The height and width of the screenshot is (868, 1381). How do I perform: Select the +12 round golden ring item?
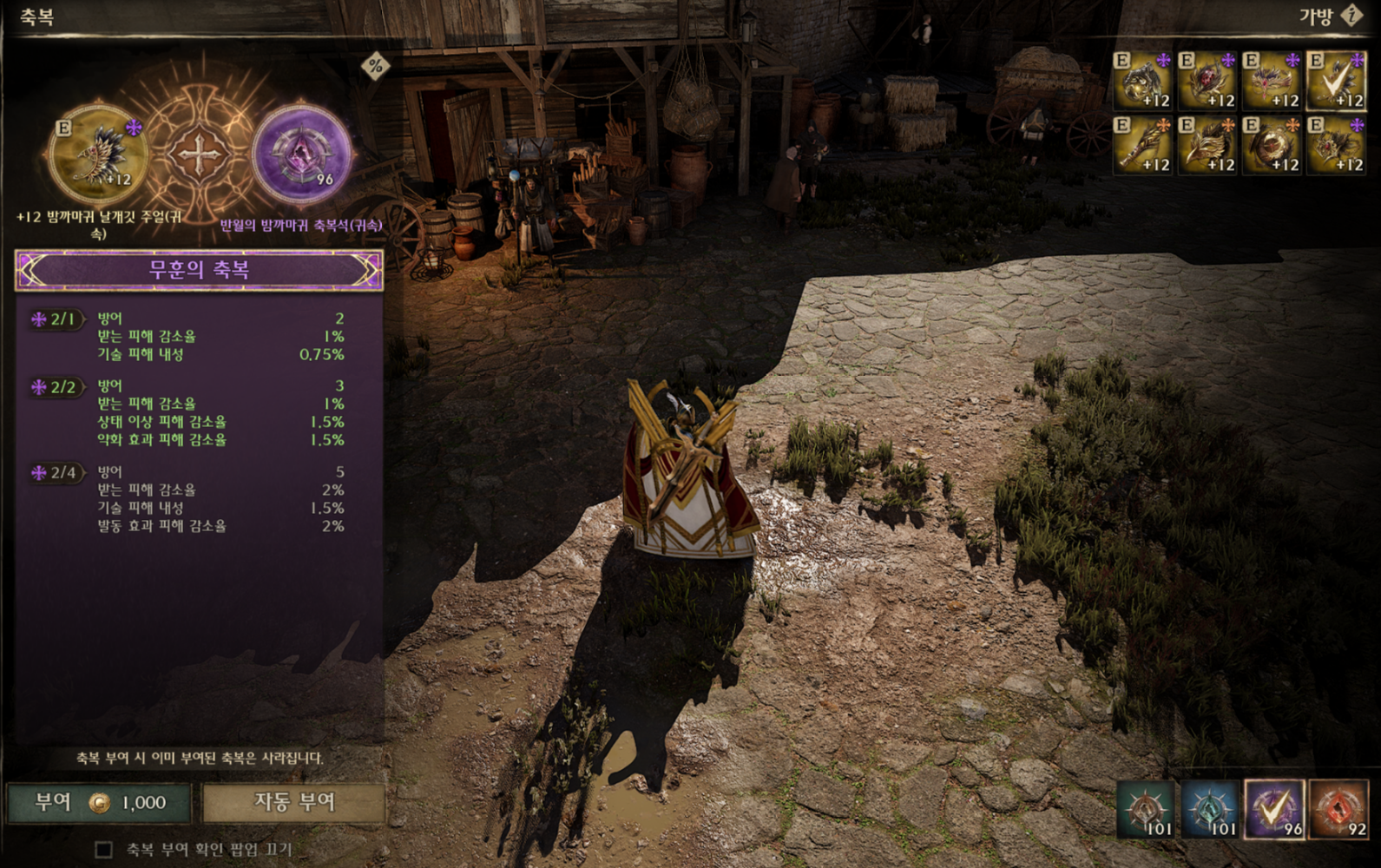(1272, 144)
